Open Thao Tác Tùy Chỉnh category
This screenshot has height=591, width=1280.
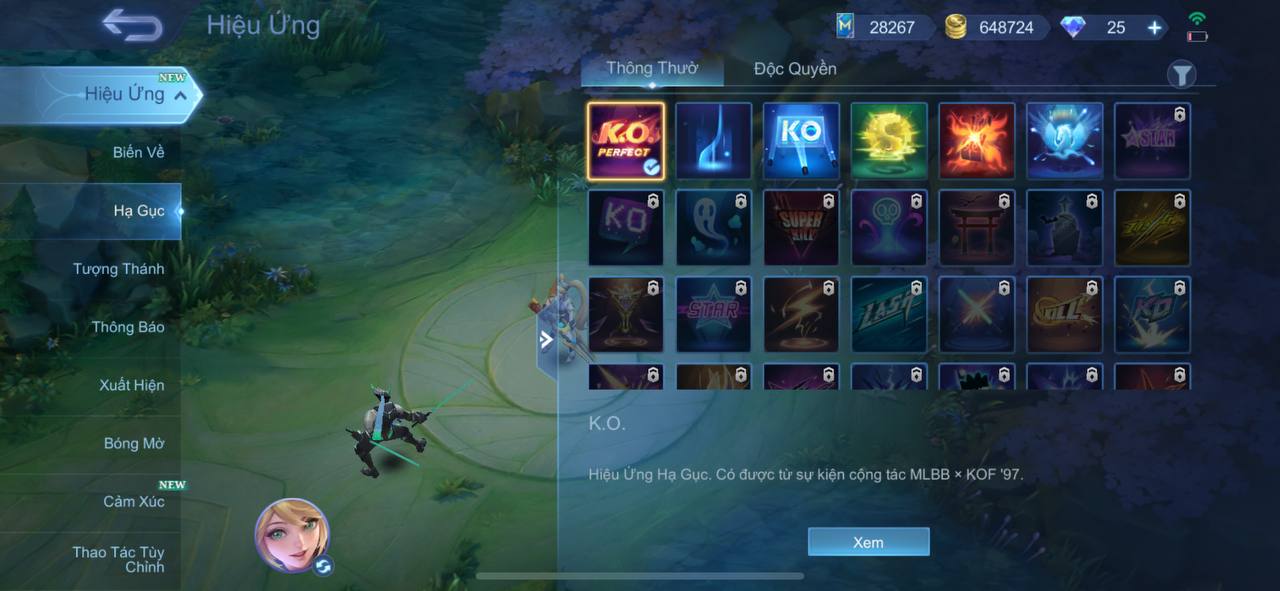[118, 559]
